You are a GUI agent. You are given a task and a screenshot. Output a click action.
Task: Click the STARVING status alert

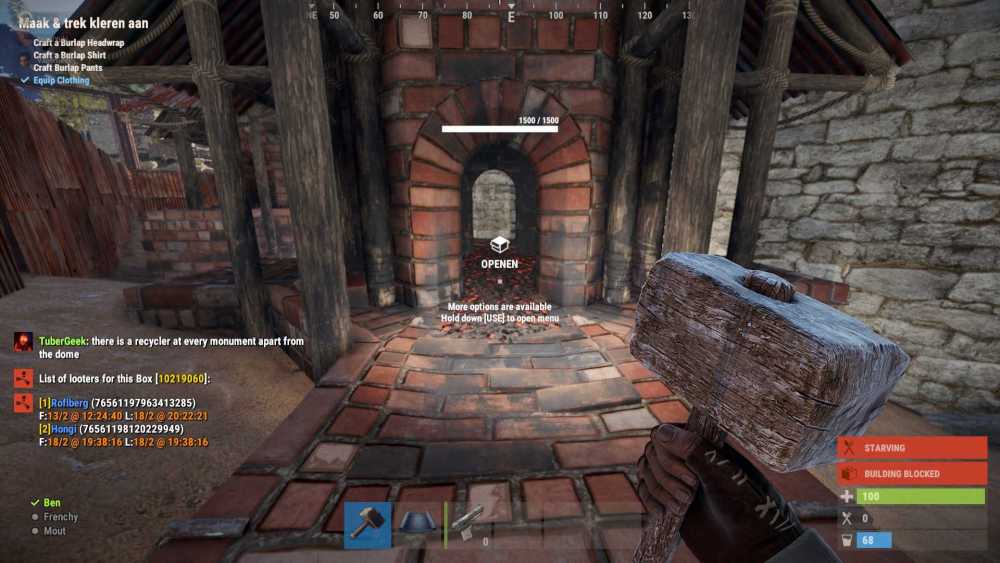(x=912, y=448)
